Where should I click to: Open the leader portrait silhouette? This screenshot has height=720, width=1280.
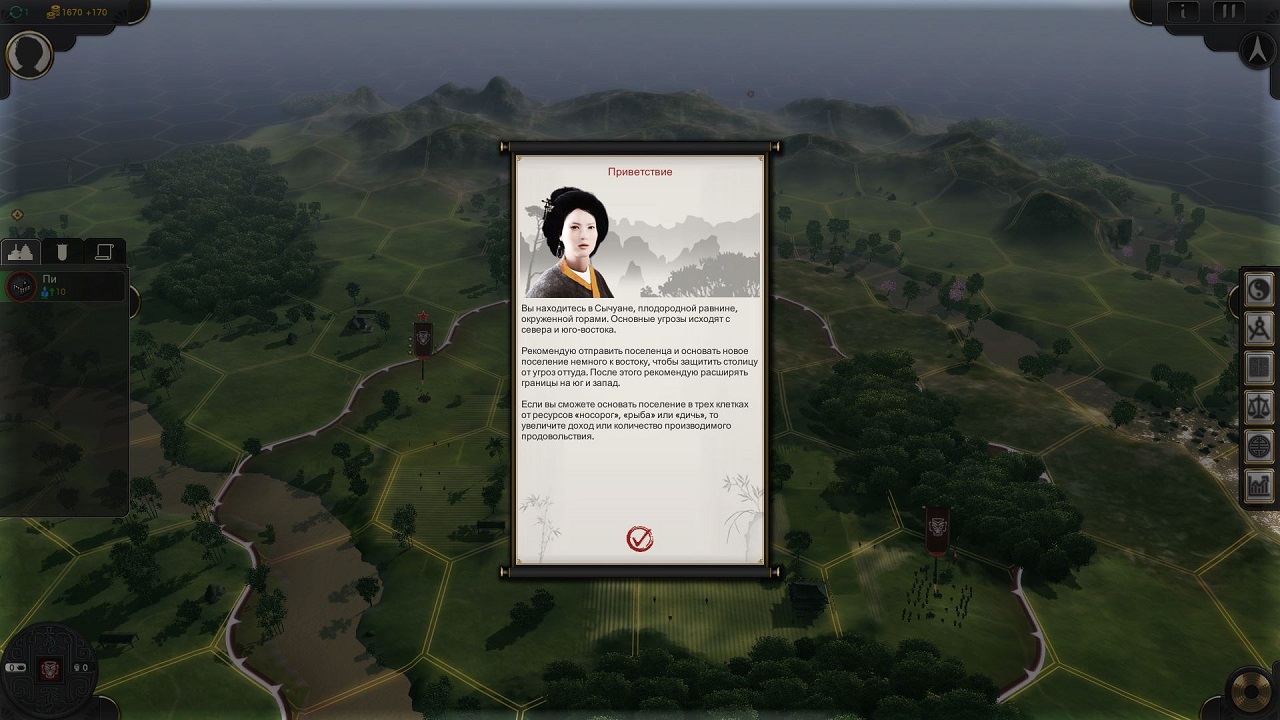[x=29, y=54]
